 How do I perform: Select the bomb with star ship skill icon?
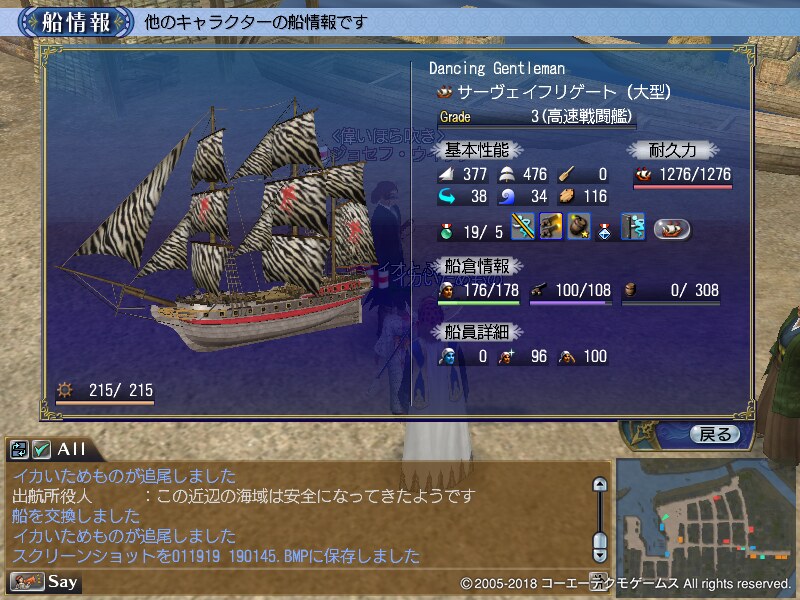click(578, 227)
